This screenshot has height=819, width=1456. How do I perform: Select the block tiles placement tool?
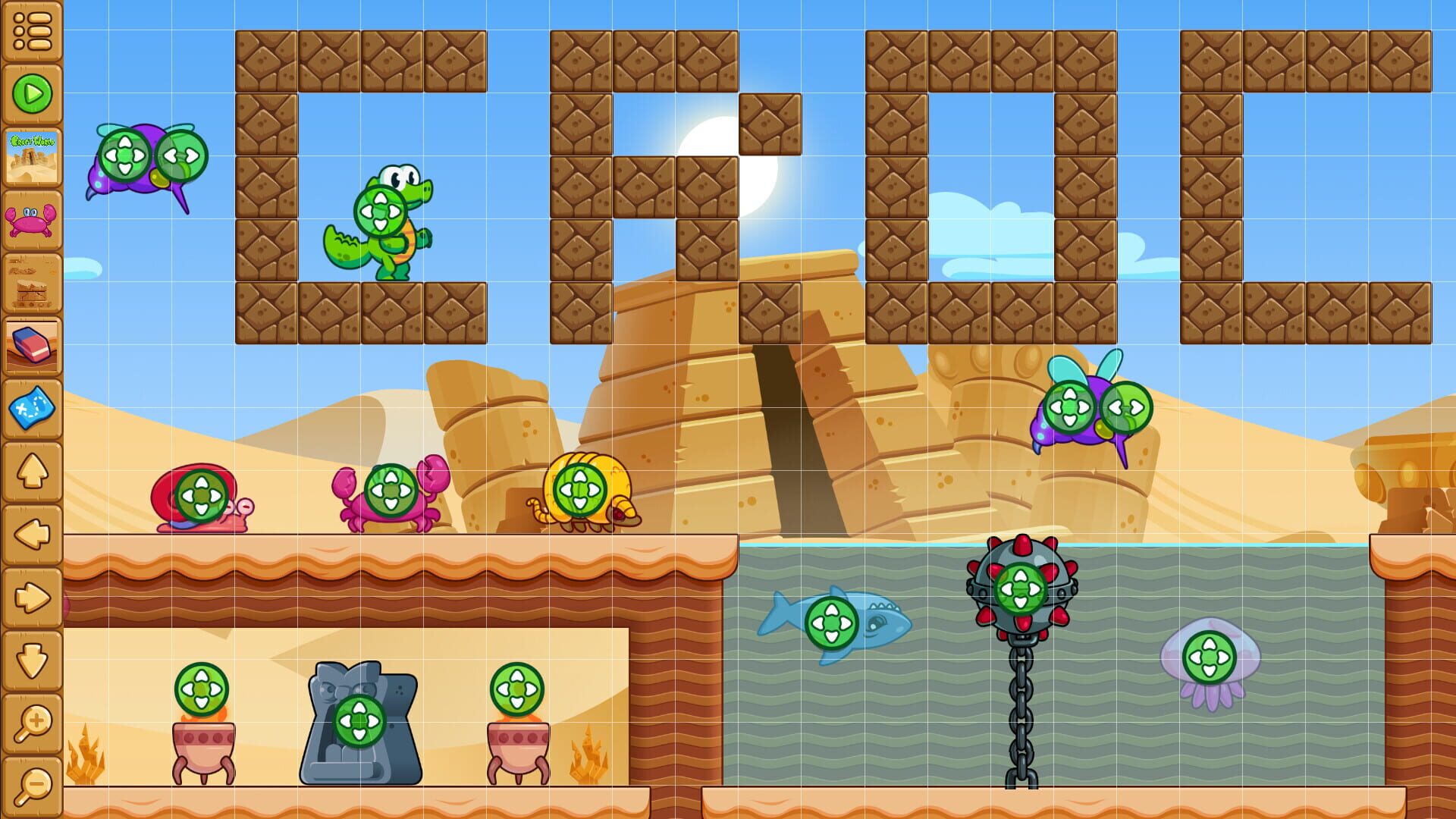[32, 284]
